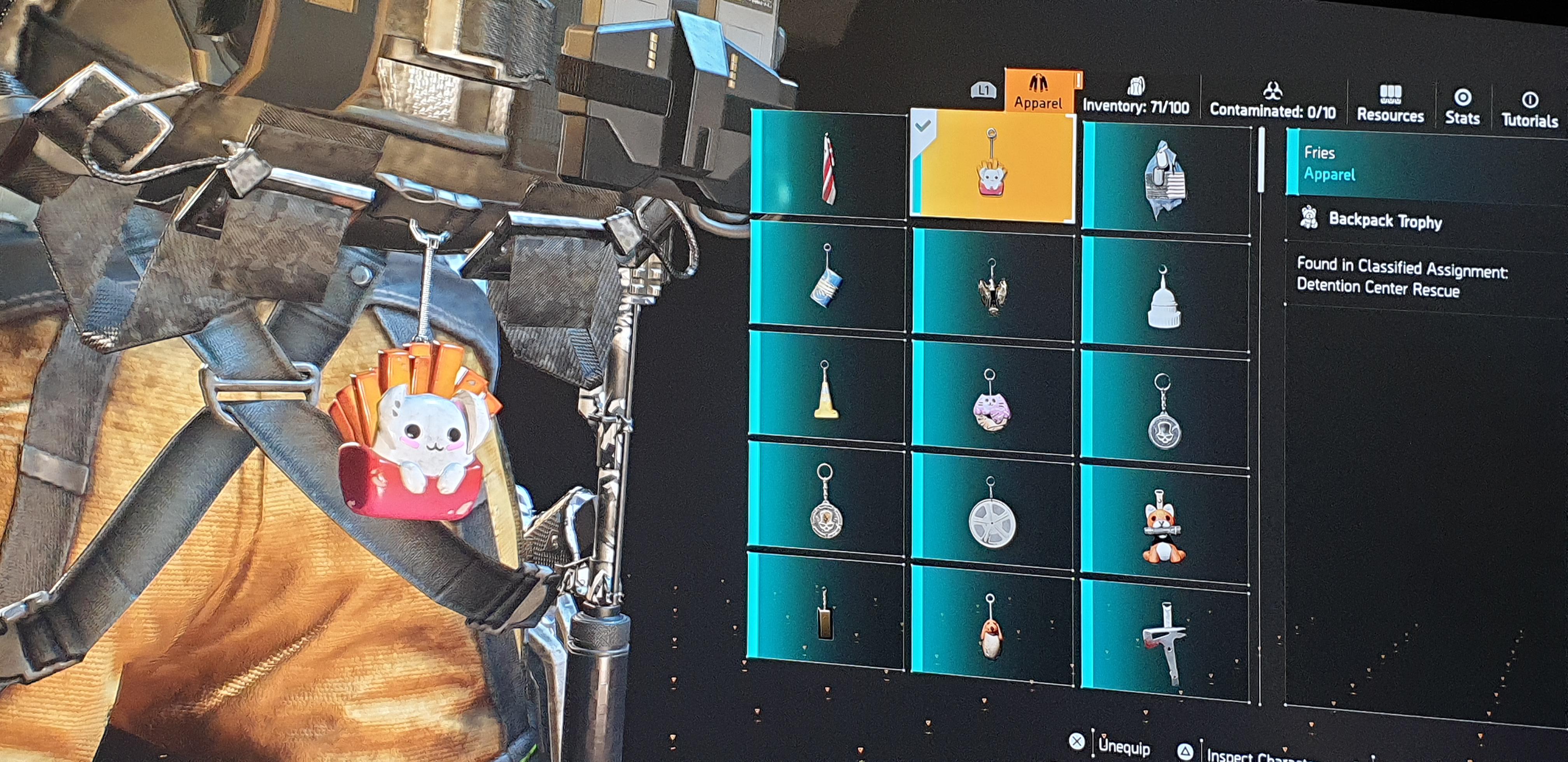Screen dimensions: 1568x762
Task: Check the Contaminated items icon
Action: pyautogui.click(x=1272, y=97)
